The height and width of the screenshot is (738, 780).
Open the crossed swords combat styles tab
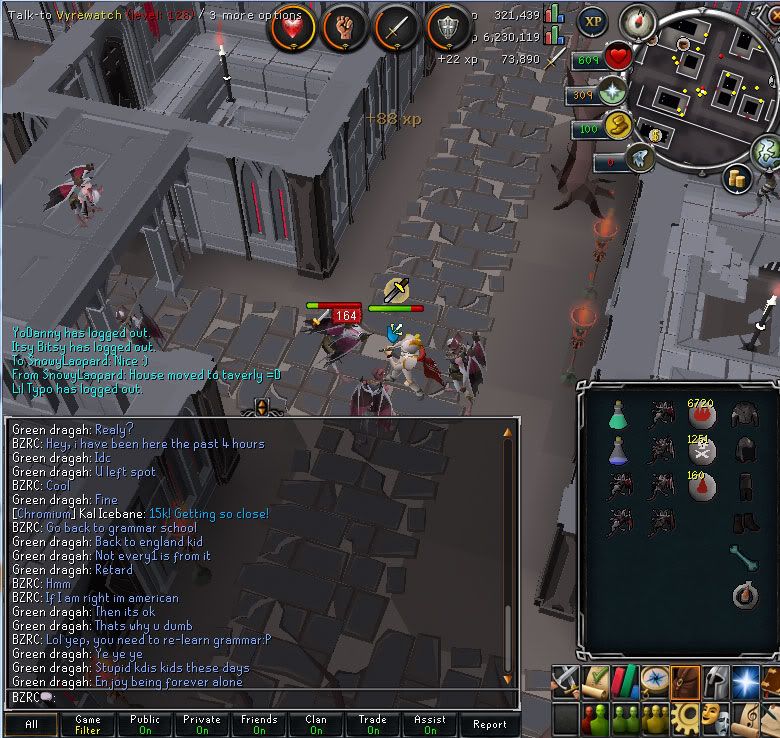(x=566, y=682)
